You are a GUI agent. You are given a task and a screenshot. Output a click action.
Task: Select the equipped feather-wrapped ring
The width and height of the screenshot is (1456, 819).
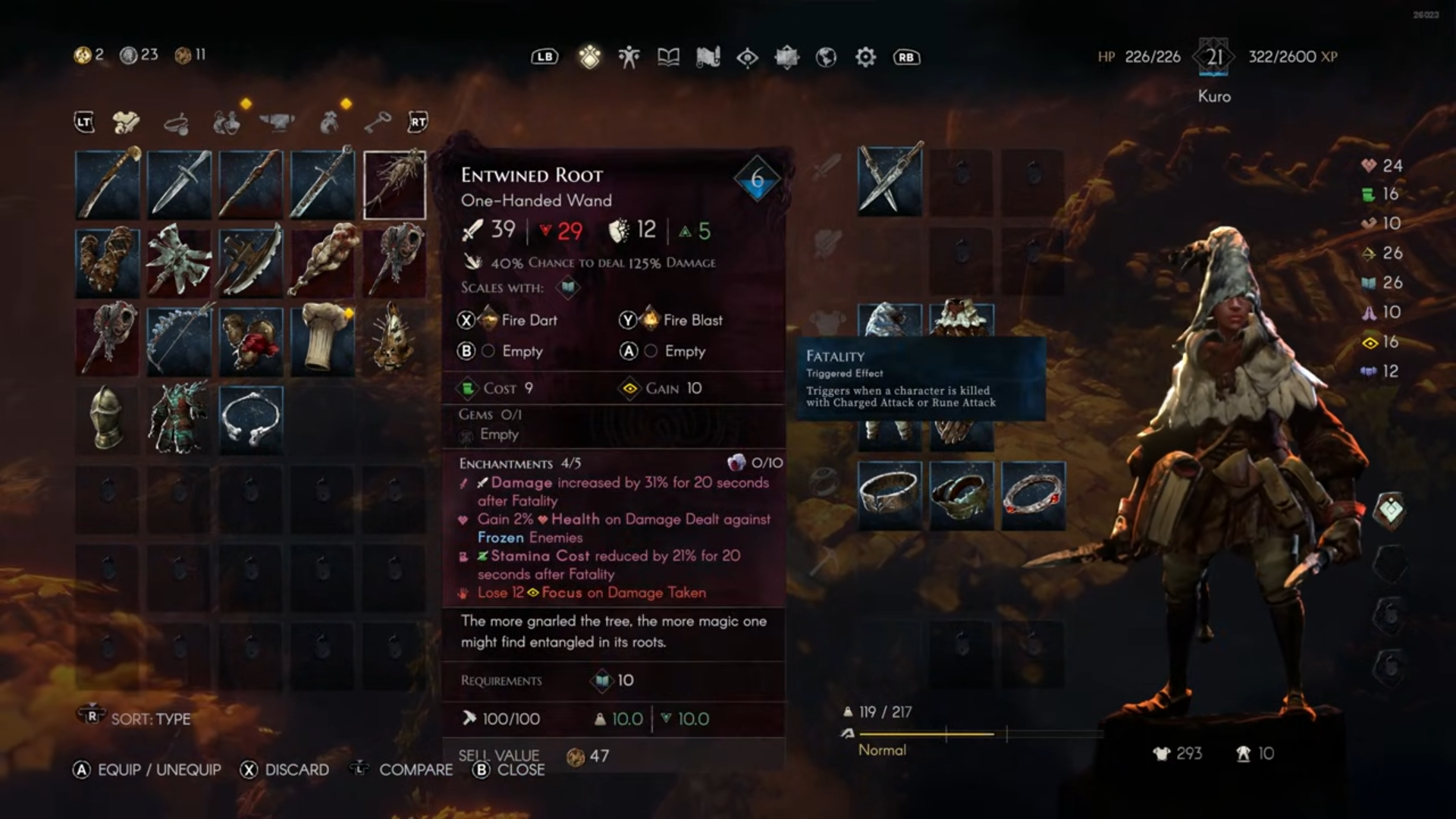click(x=961, y=495)
